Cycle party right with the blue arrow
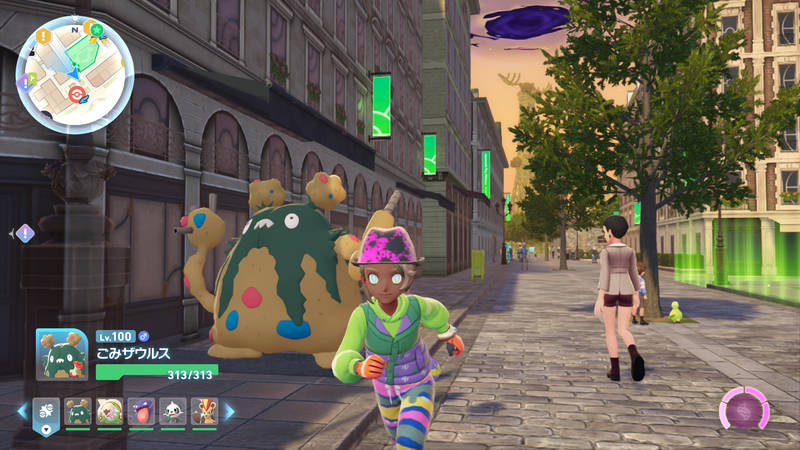The height and width of the screenshot is (450, 800). coord(229,411)
